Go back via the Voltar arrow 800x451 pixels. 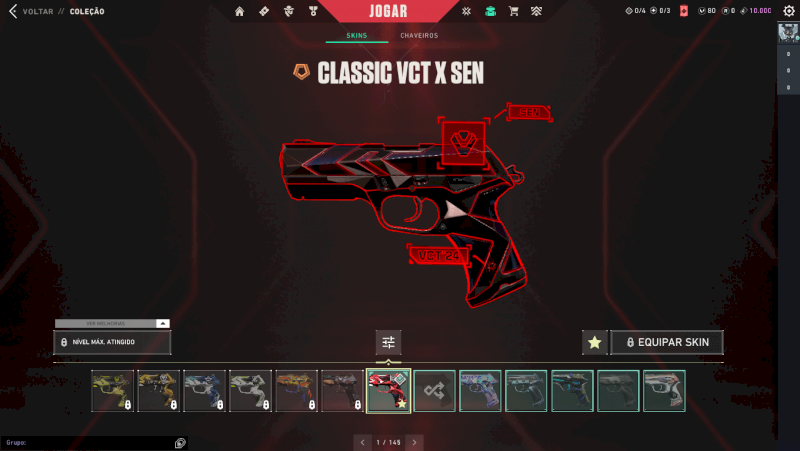(x=11, y=11)
